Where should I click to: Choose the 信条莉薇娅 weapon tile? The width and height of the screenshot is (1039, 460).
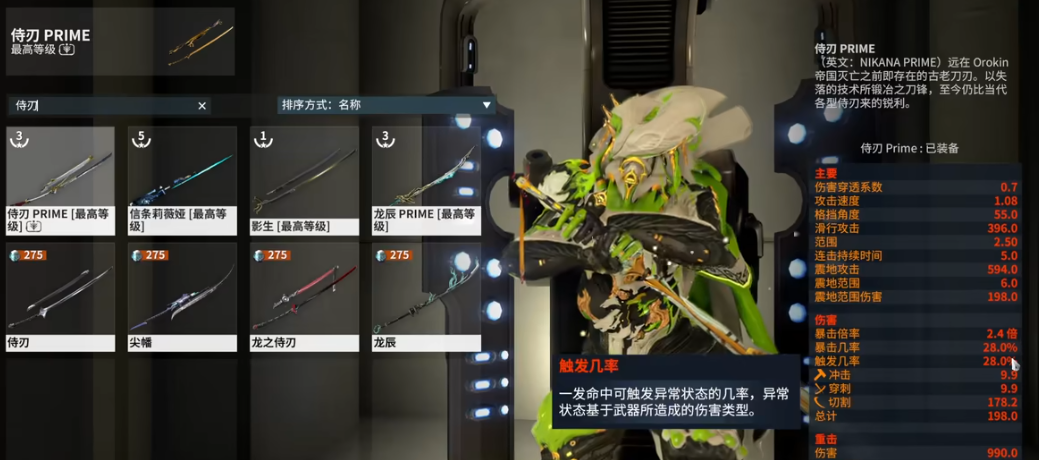click(182, 180)
